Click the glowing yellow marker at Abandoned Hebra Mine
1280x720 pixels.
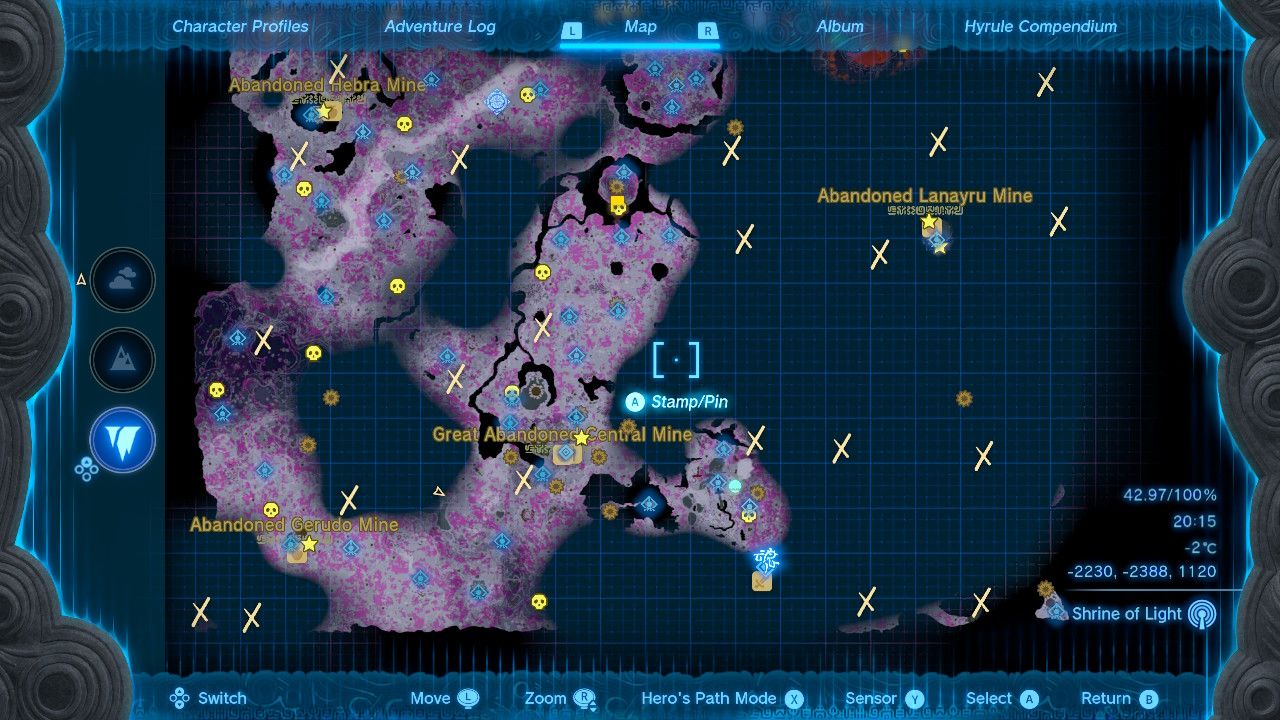coord(324,111)
